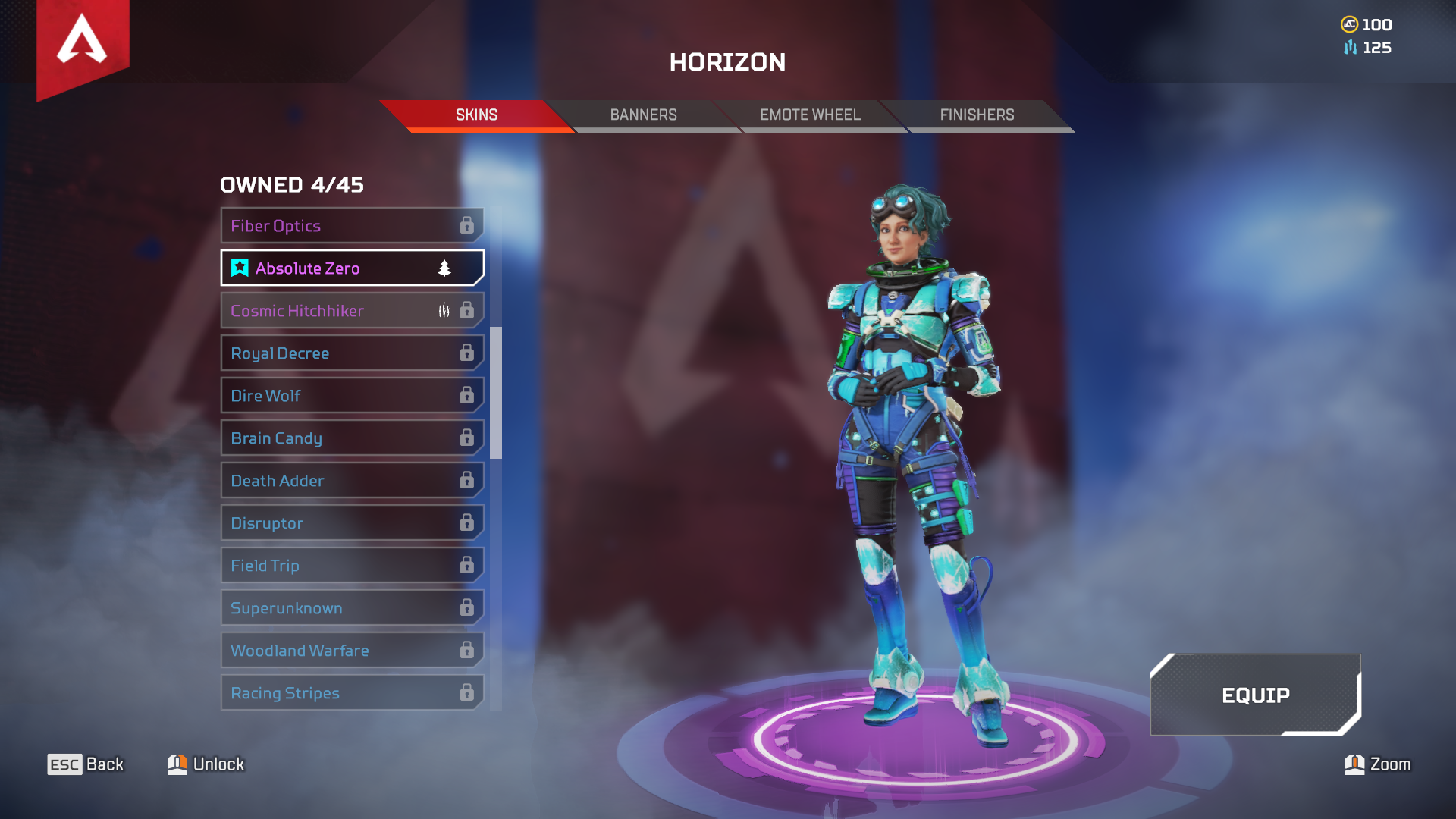Equip the selected Horizon skin
The width and height of the screenshot is (1456, 819).
point(1255,695)
